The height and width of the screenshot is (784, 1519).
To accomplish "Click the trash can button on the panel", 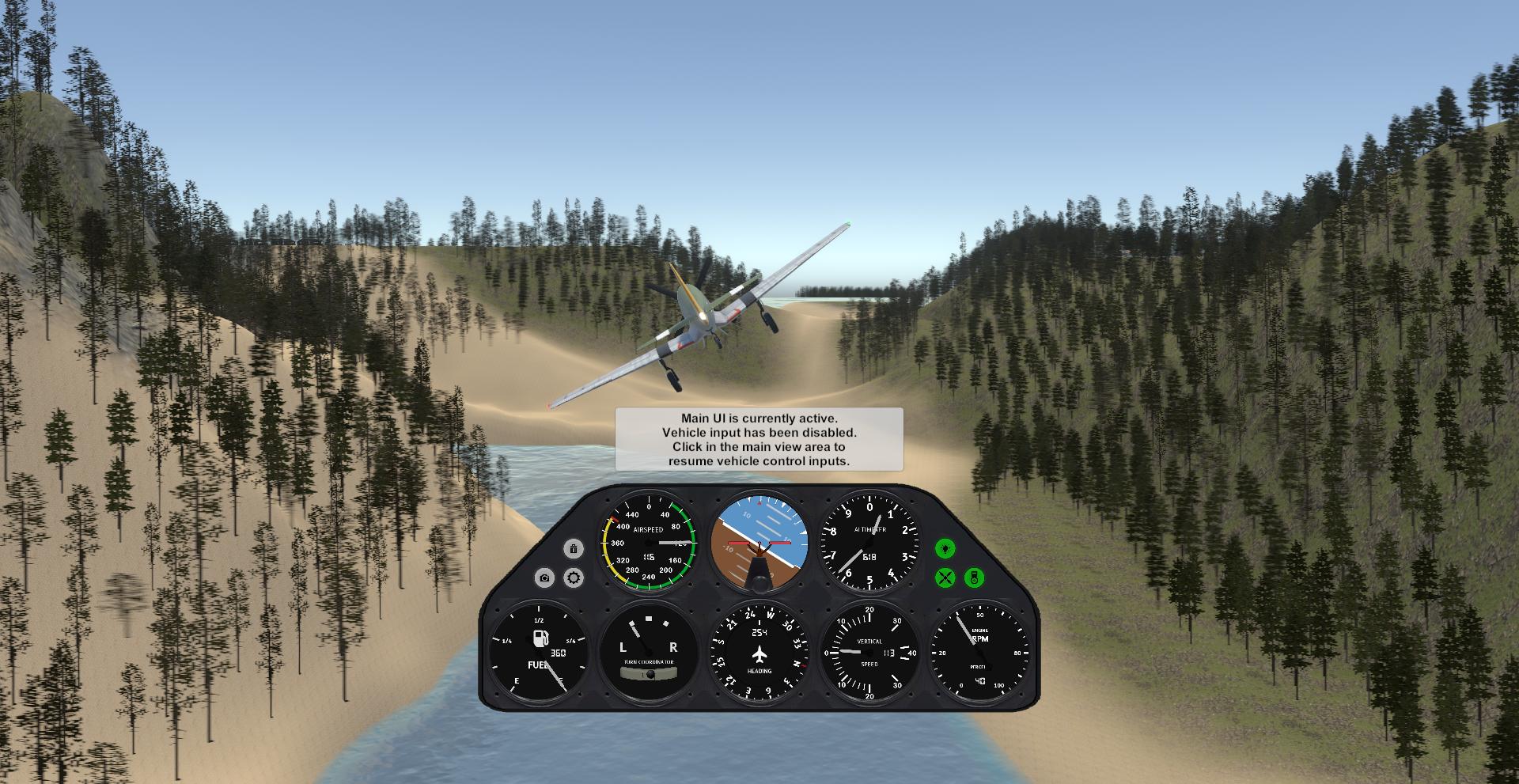I will 574,548.
